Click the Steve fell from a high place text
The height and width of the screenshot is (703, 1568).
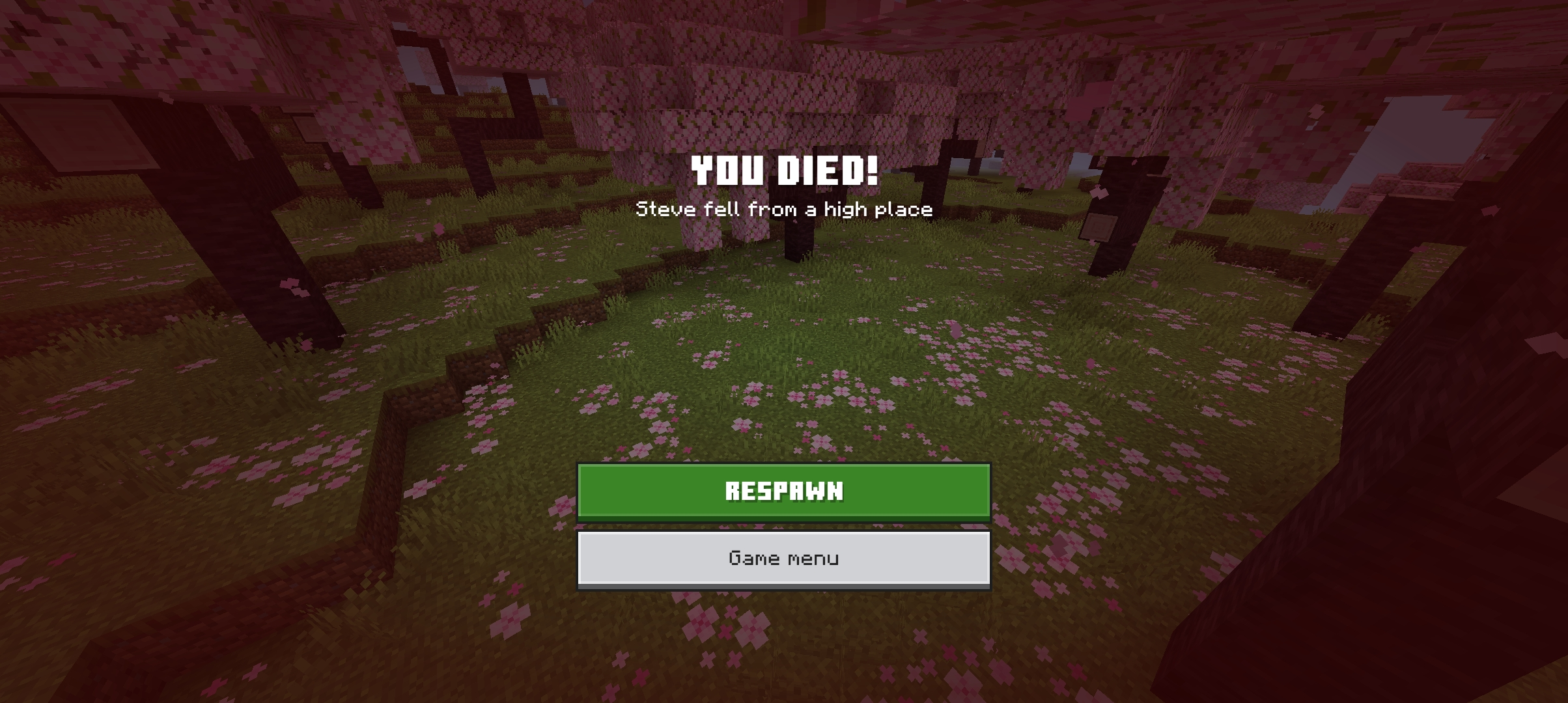coord(784,210)
